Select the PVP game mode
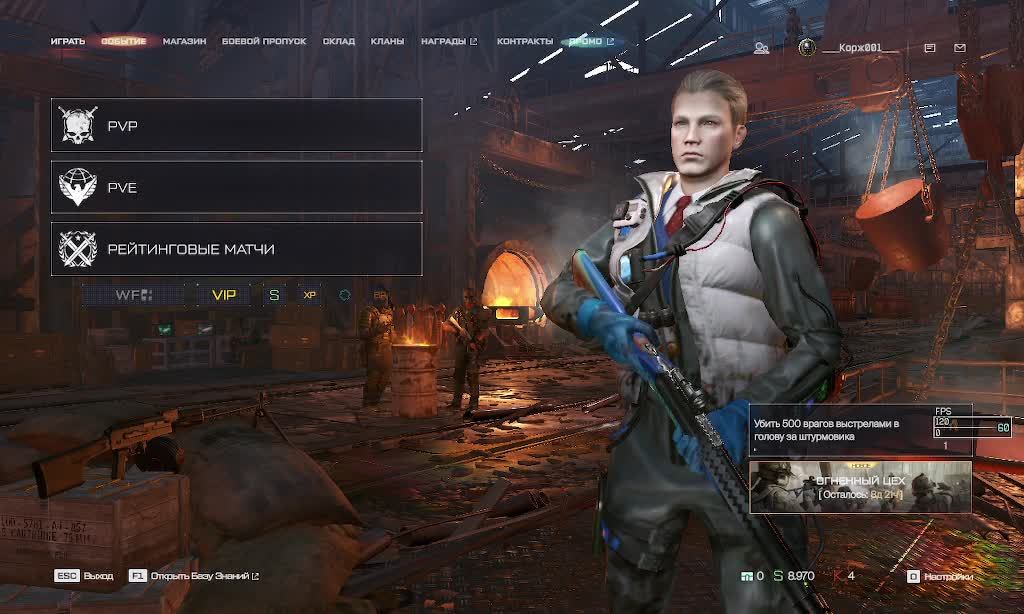 [236, 126]
